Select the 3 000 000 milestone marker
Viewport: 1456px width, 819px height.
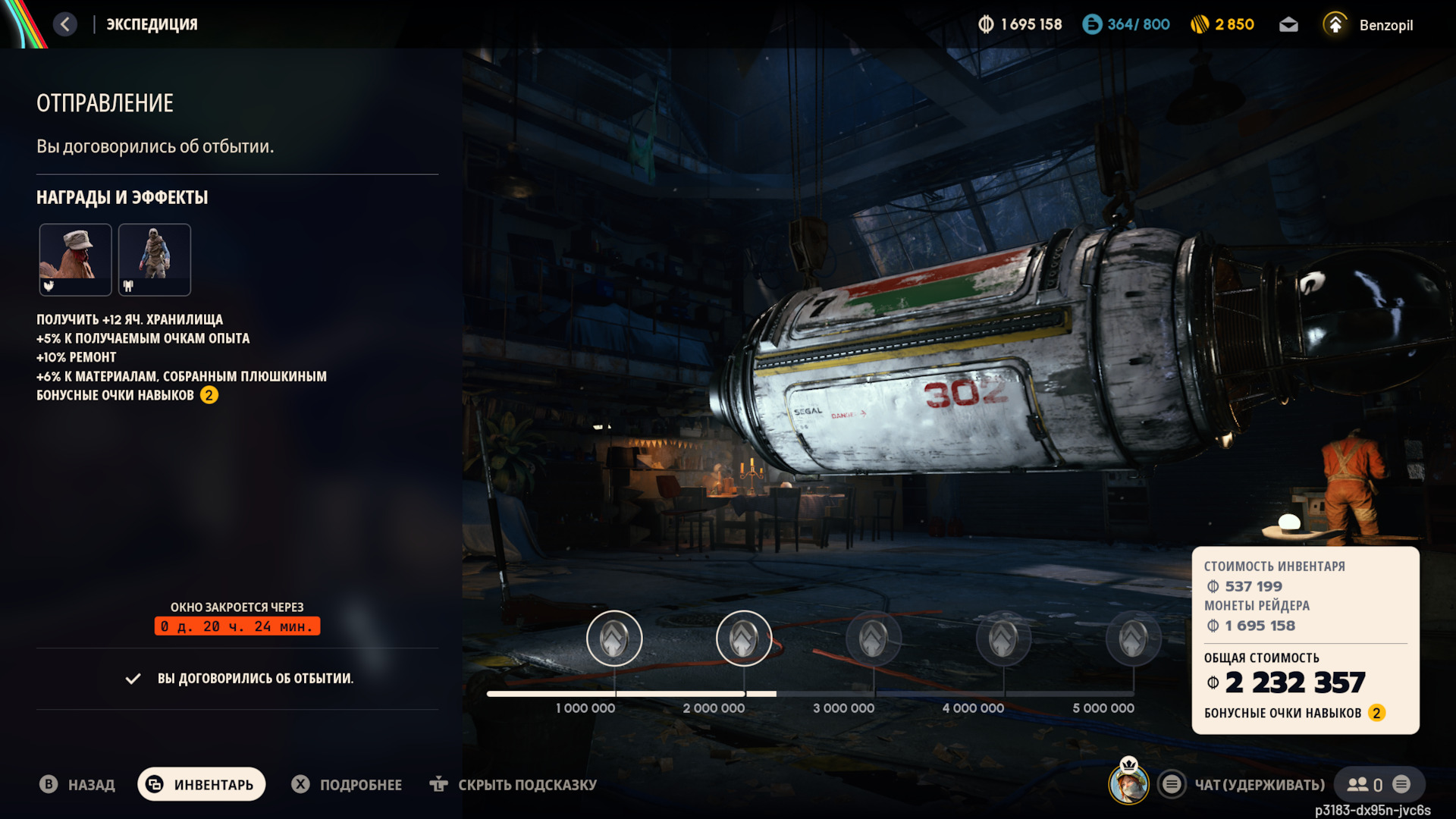click(874, 639)
